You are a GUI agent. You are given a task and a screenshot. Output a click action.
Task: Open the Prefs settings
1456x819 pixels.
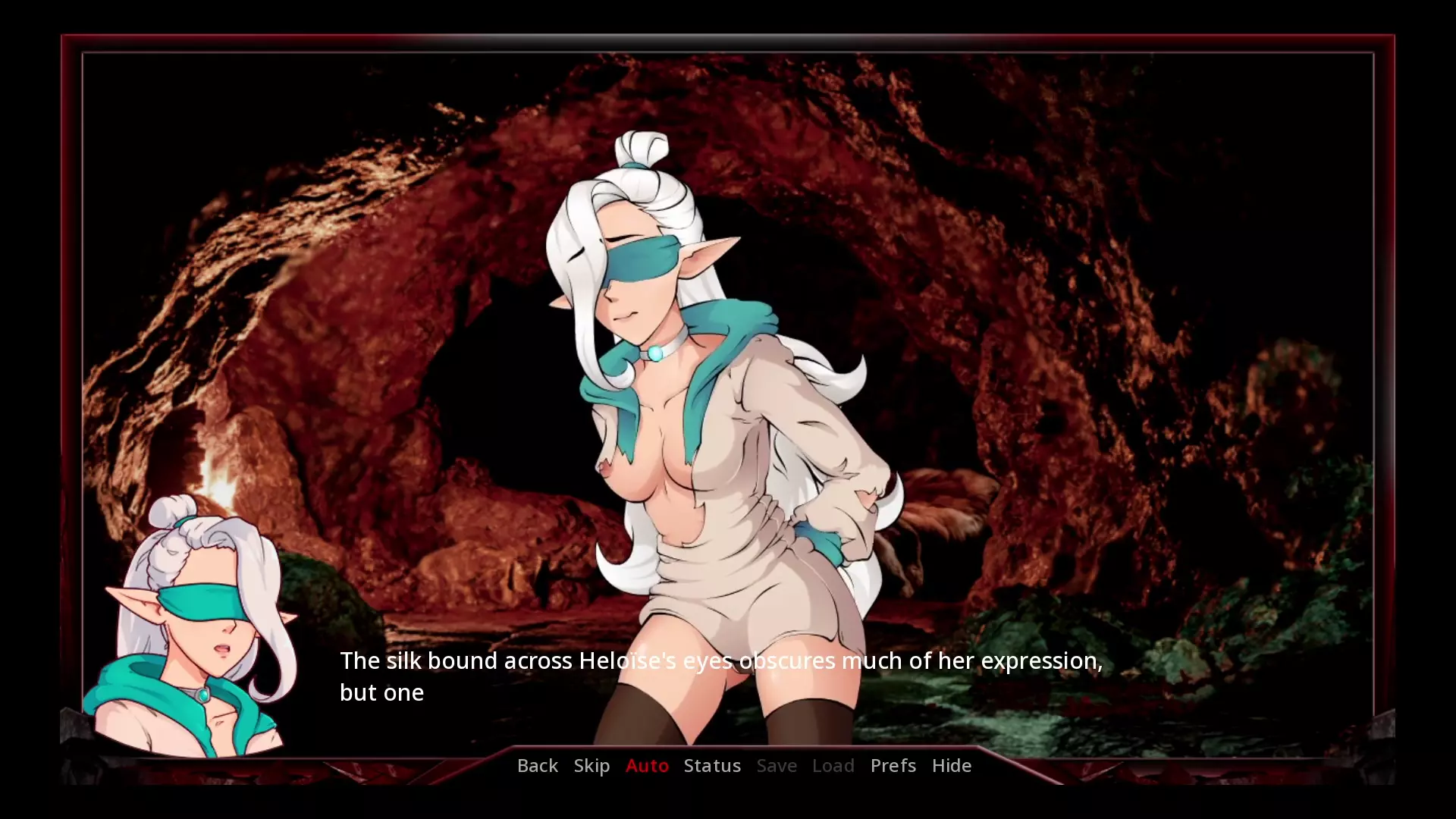[893, 766]
